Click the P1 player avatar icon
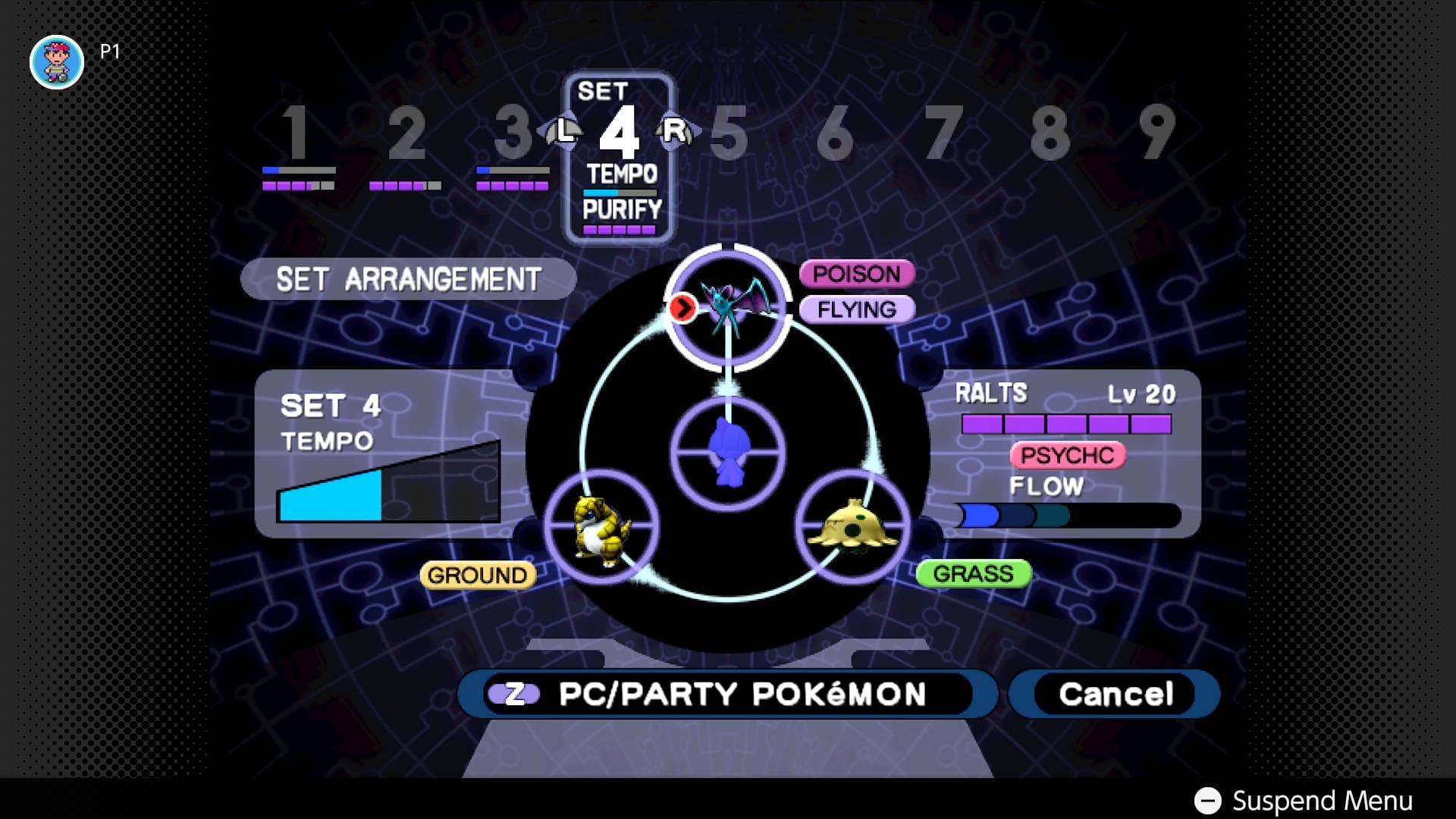 point(56,61)
